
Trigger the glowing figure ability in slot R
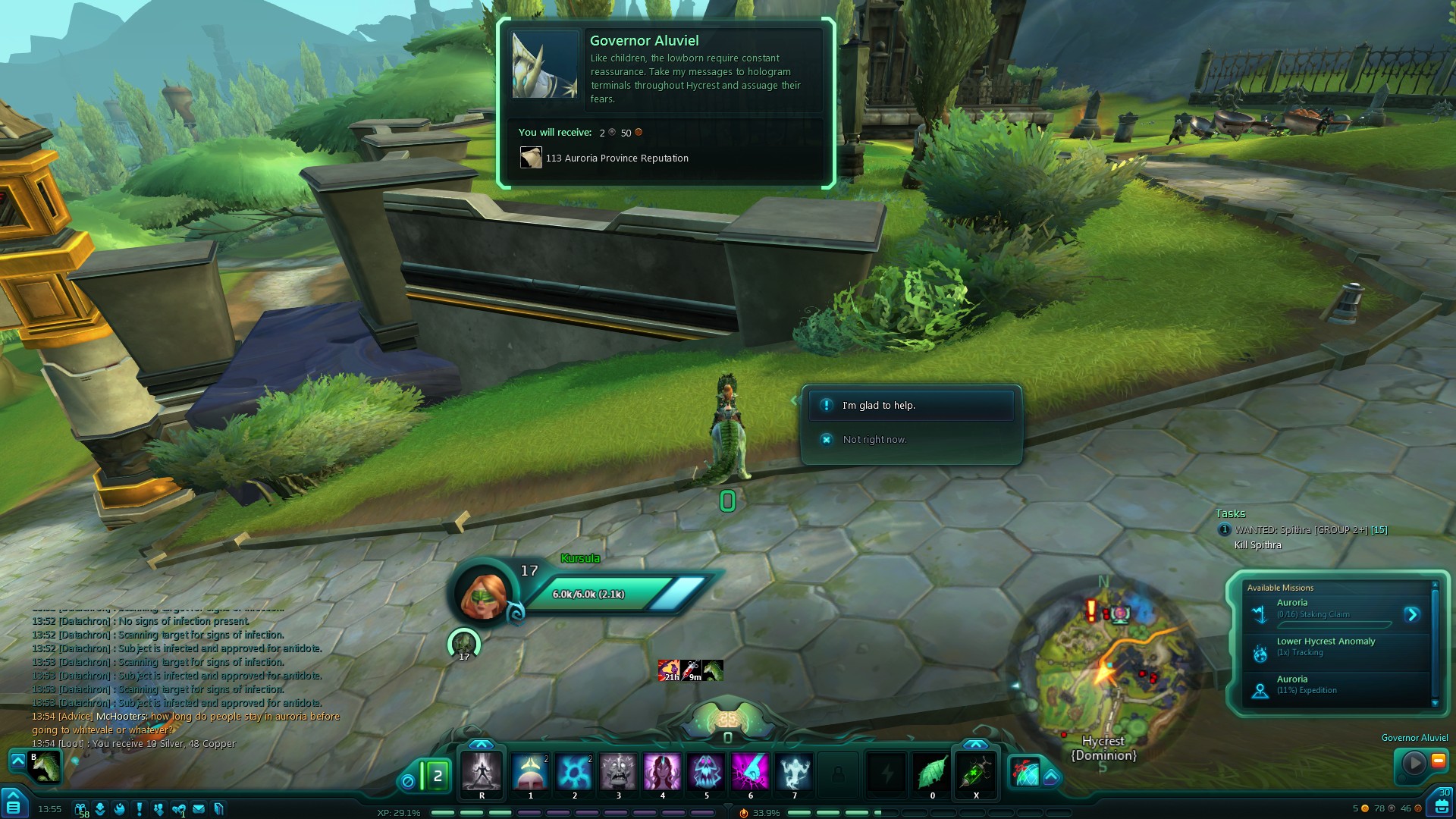(482, 772)
